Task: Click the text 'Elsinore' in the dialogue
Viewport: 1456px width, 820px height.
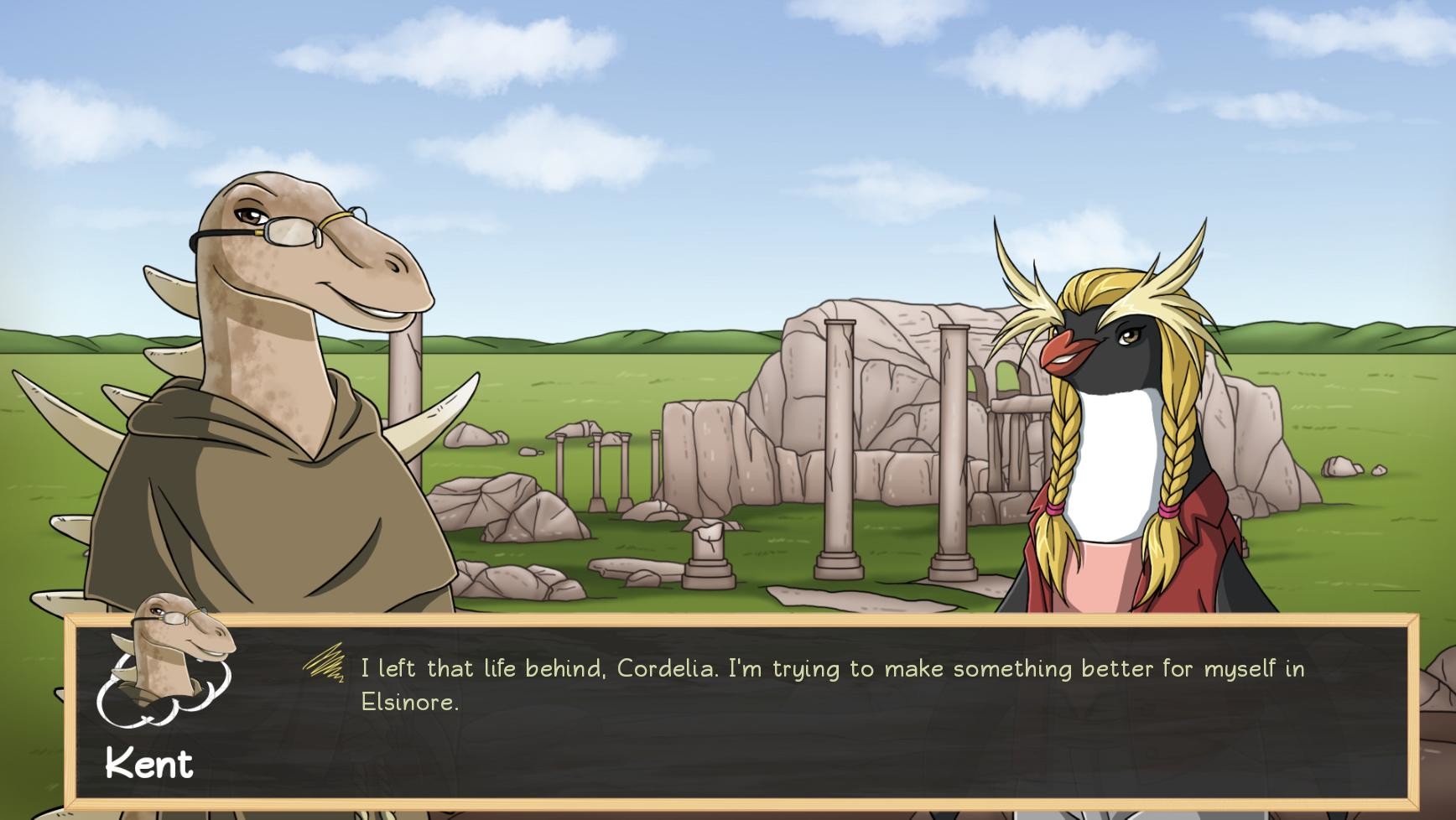Action: point(411,704)
